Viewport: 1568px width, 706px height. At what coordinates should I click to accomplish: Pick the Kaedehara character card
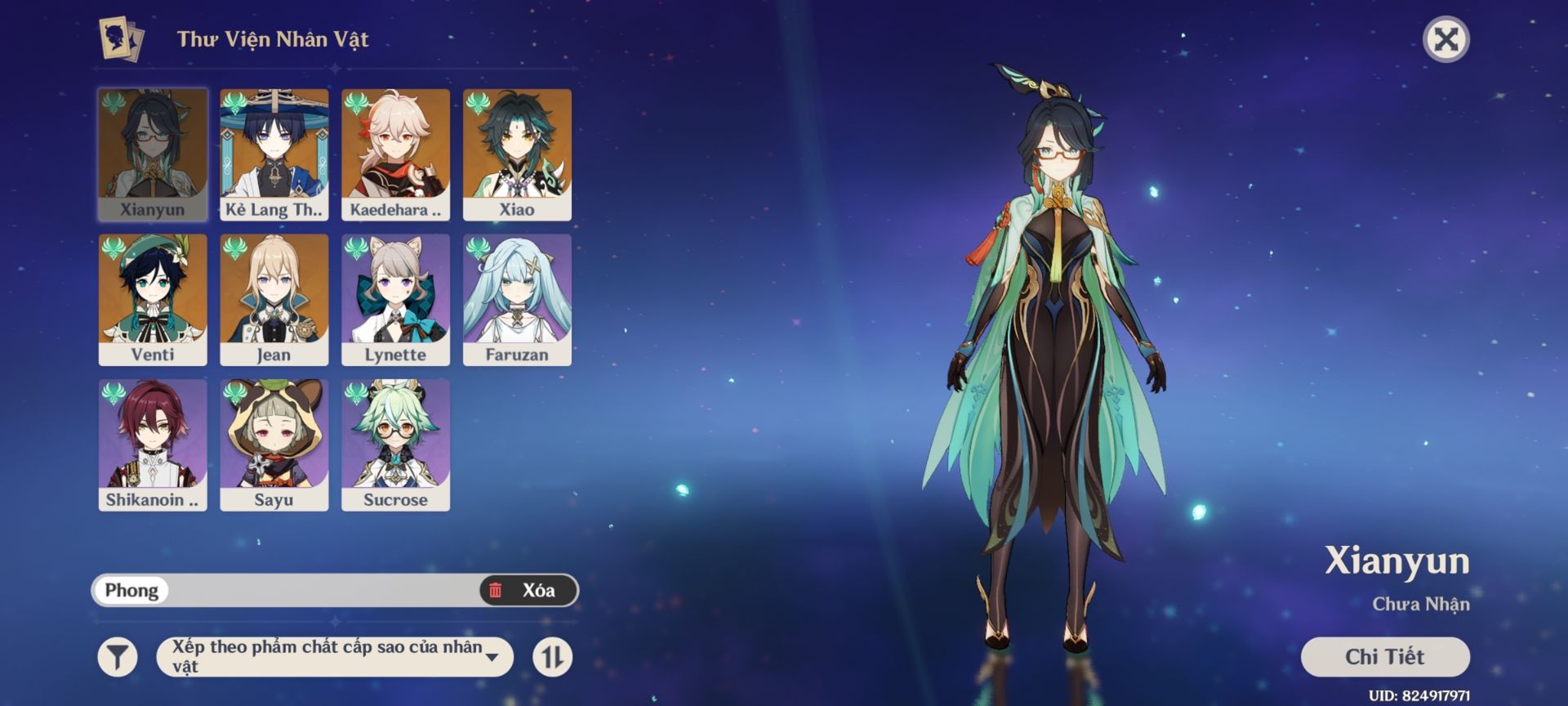(395, 154)
